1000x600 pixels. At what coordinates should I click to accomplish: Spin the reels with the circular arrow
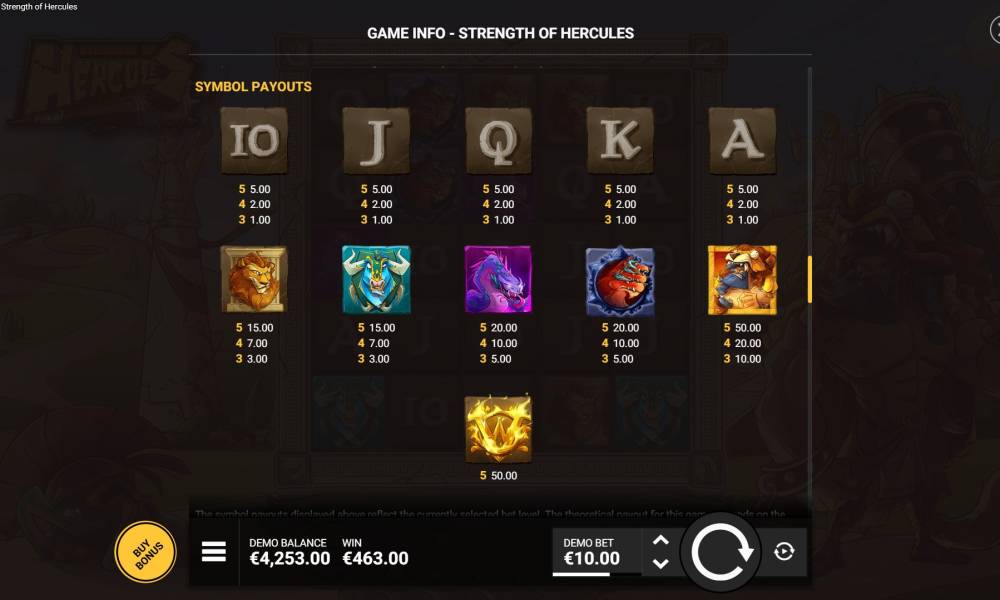(723, 552)
